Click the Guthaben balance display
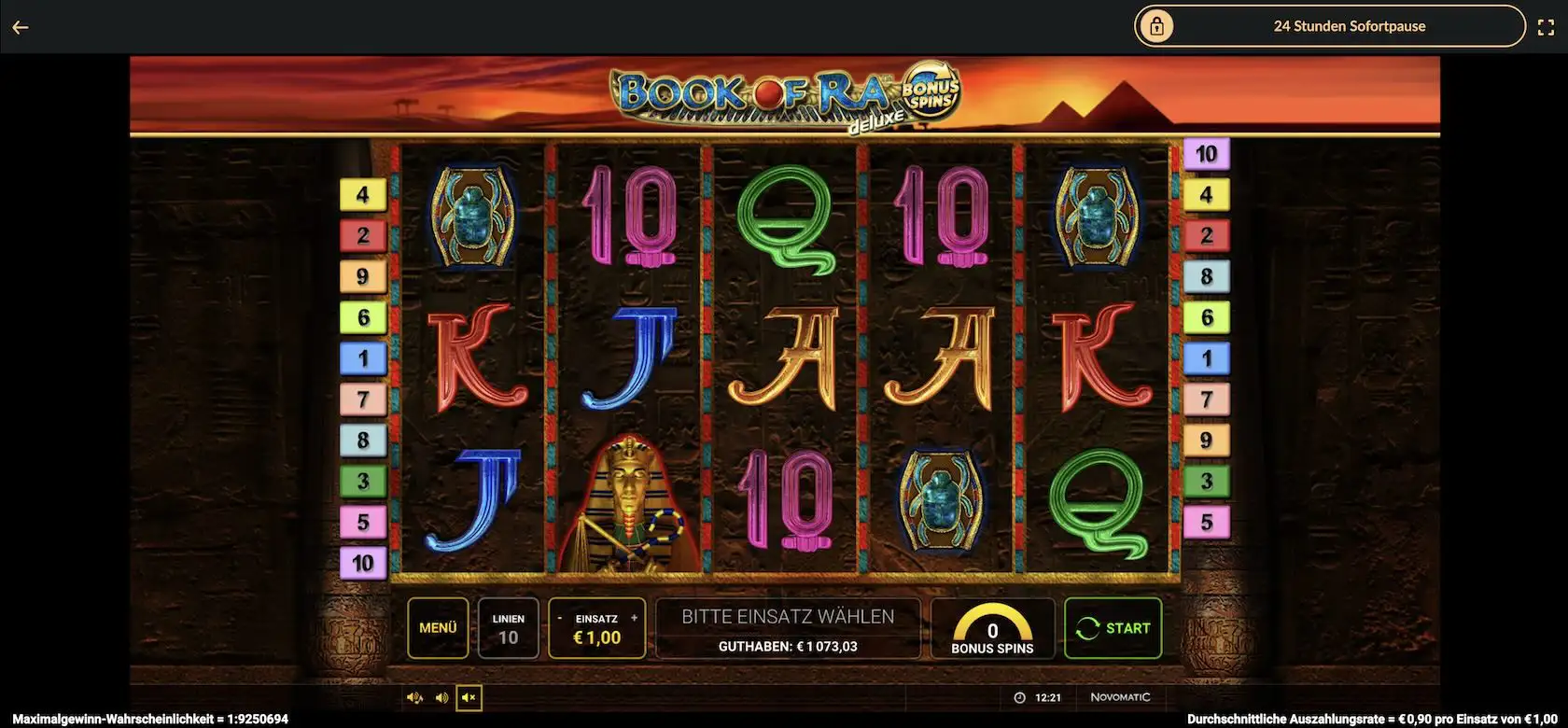 coord(789,644)
